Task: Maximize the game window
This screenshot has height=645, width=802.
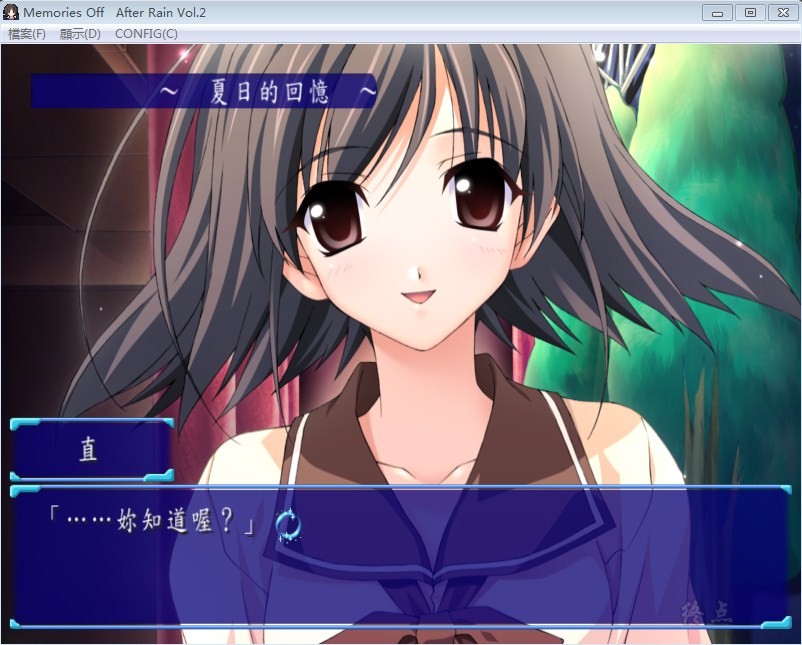Action: tap(749, 13)
